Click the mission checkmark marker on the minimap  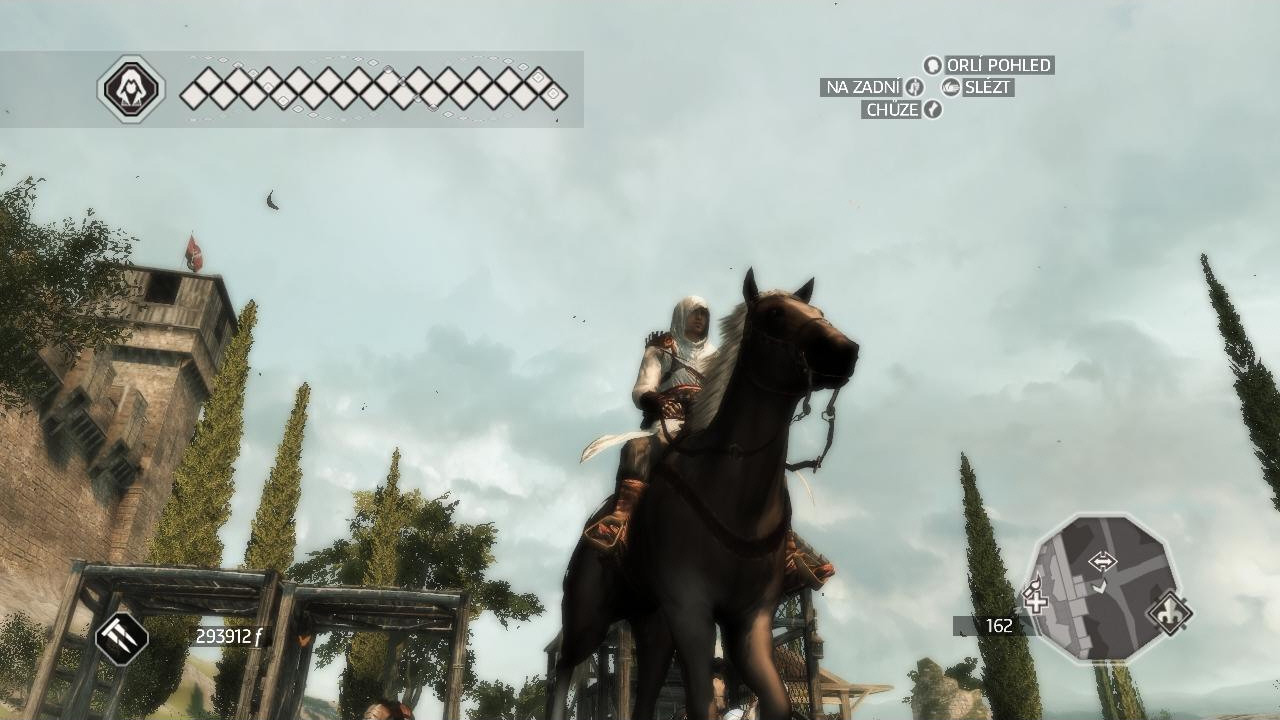coord(1100,586)
